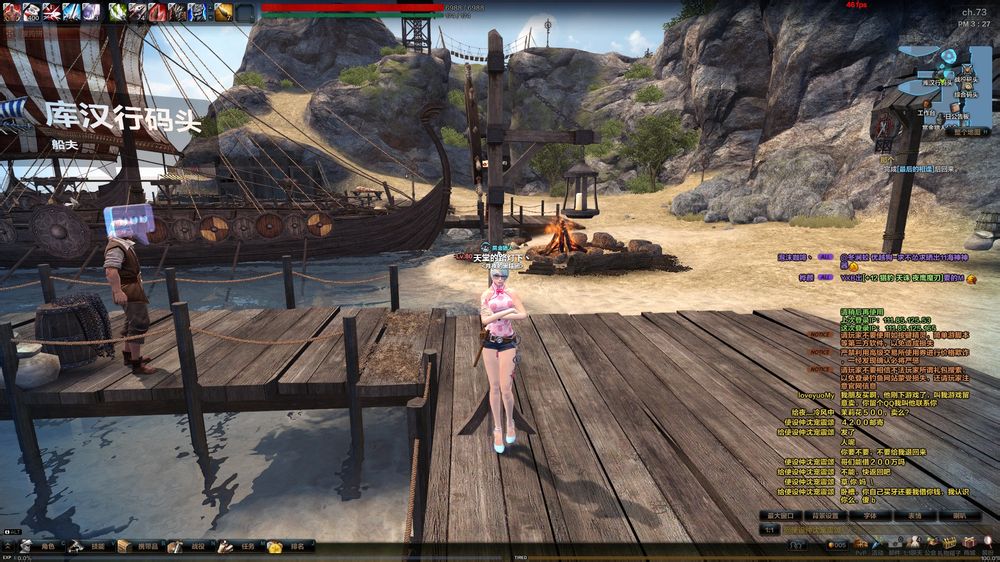Select the Union Jack flag skill icon

tap(51, 12)
